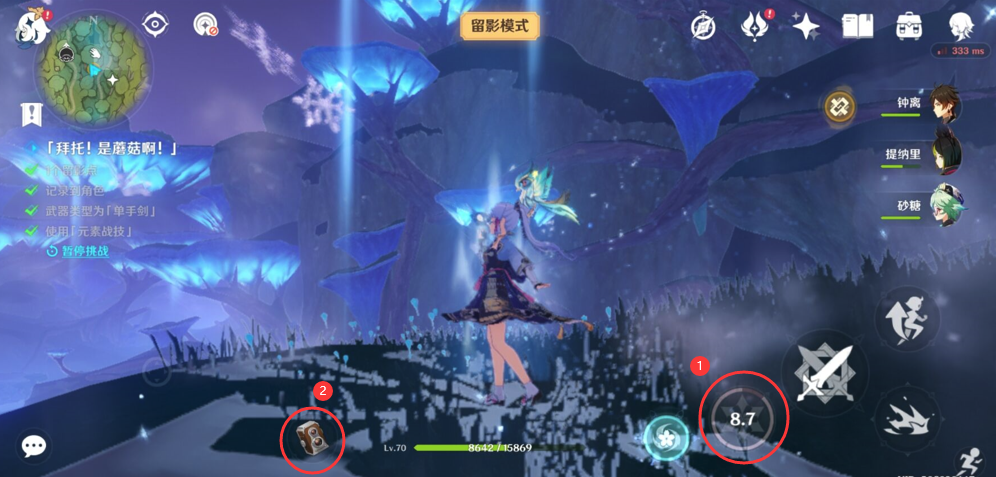Open the compass icon in the top bar
Viewport: 996px width, 477px height.
click(703, 27)
